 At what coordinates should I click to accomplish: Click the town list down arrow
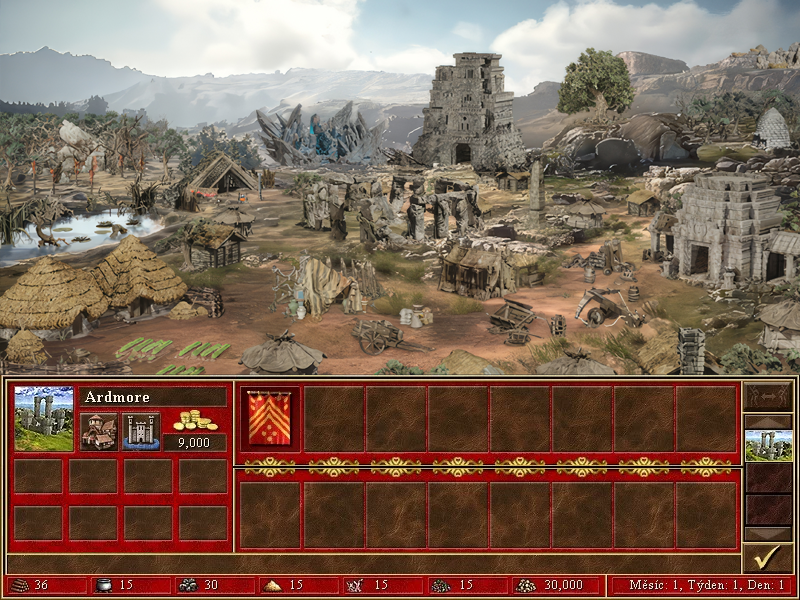[768, 533]
